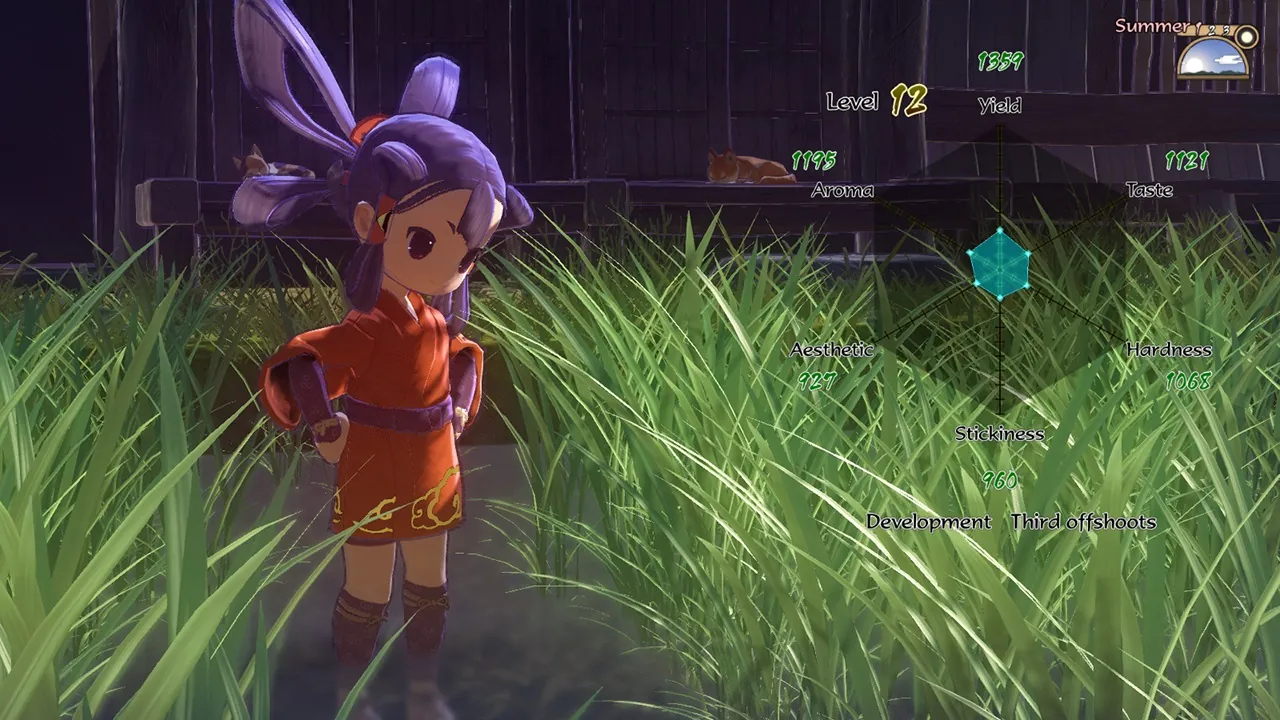Click the Level 12 indicator

[875, 101]
